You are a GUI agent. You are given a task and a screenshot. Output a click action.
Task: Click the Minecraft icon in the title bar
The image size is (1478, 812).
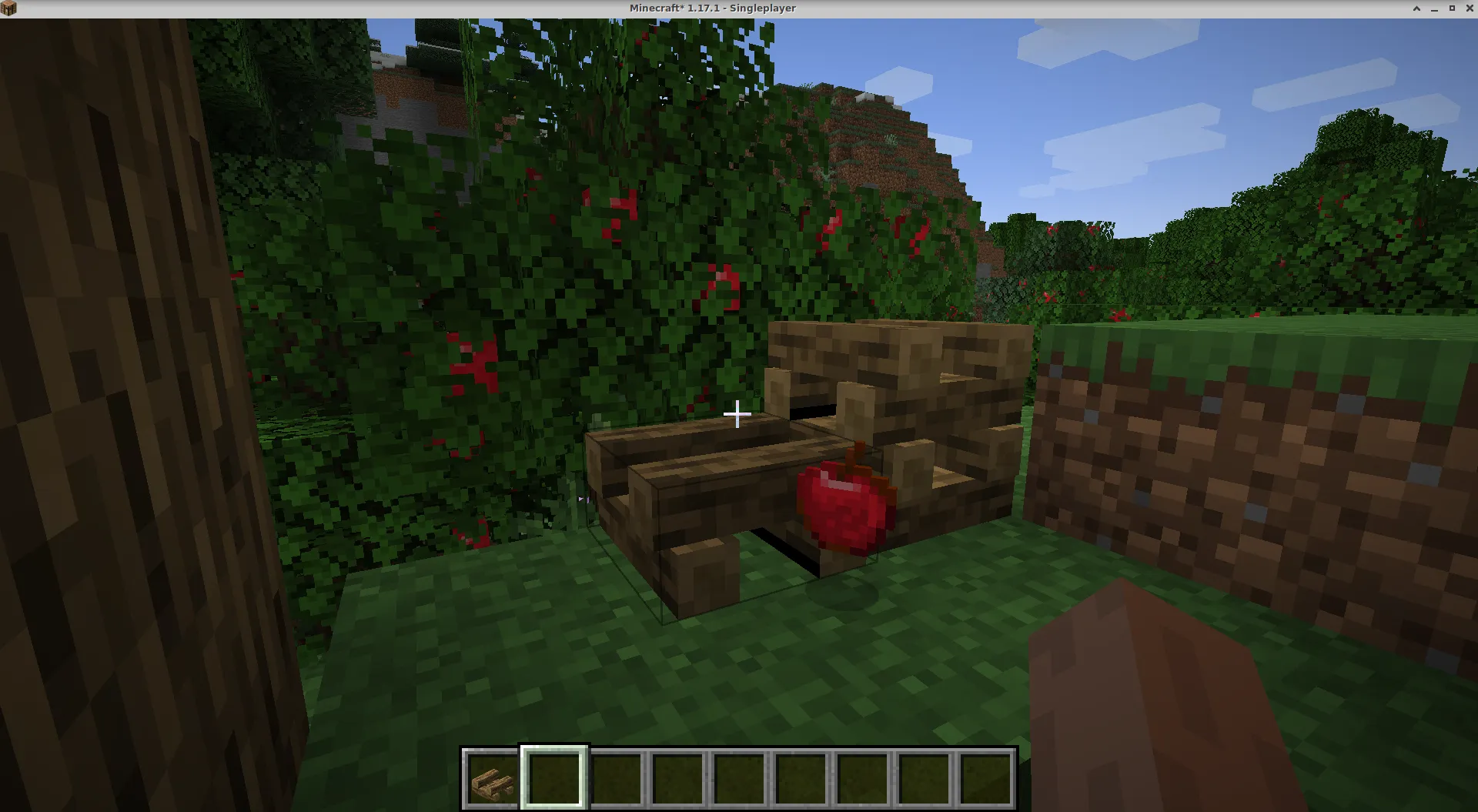(x=7, y=8)
